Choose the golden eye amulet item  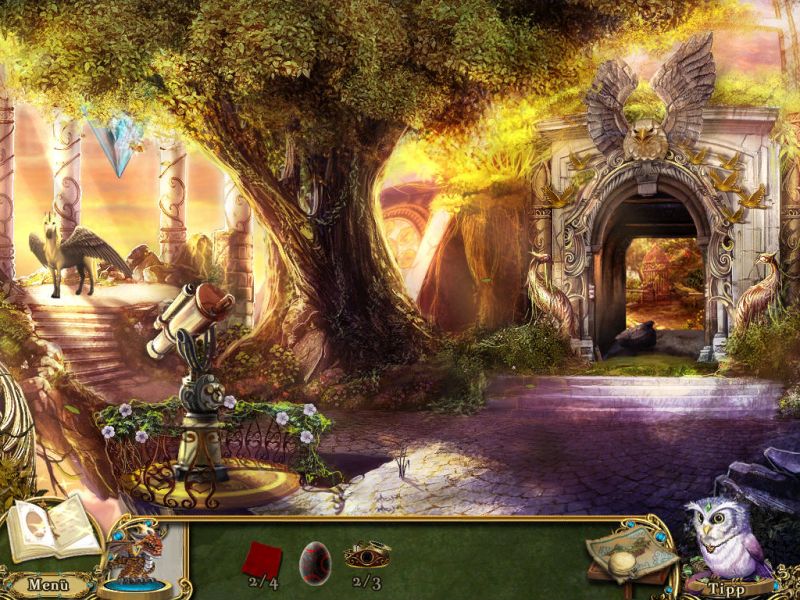366,554
